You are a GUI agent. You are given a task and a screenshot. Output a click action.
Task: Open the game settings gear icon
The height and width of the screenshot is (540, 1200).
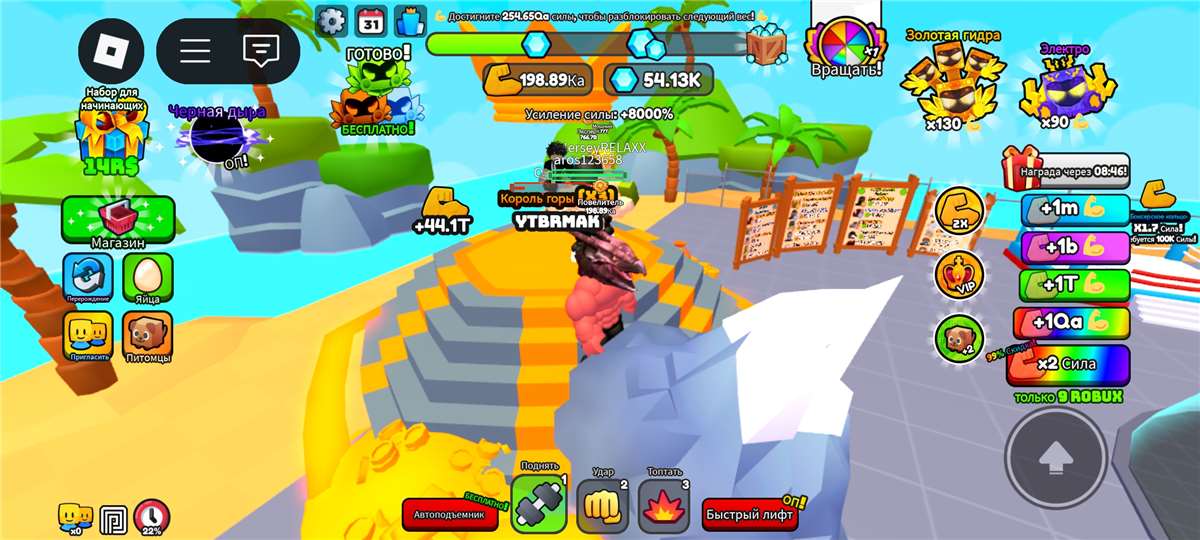click(x=331, y=20)
